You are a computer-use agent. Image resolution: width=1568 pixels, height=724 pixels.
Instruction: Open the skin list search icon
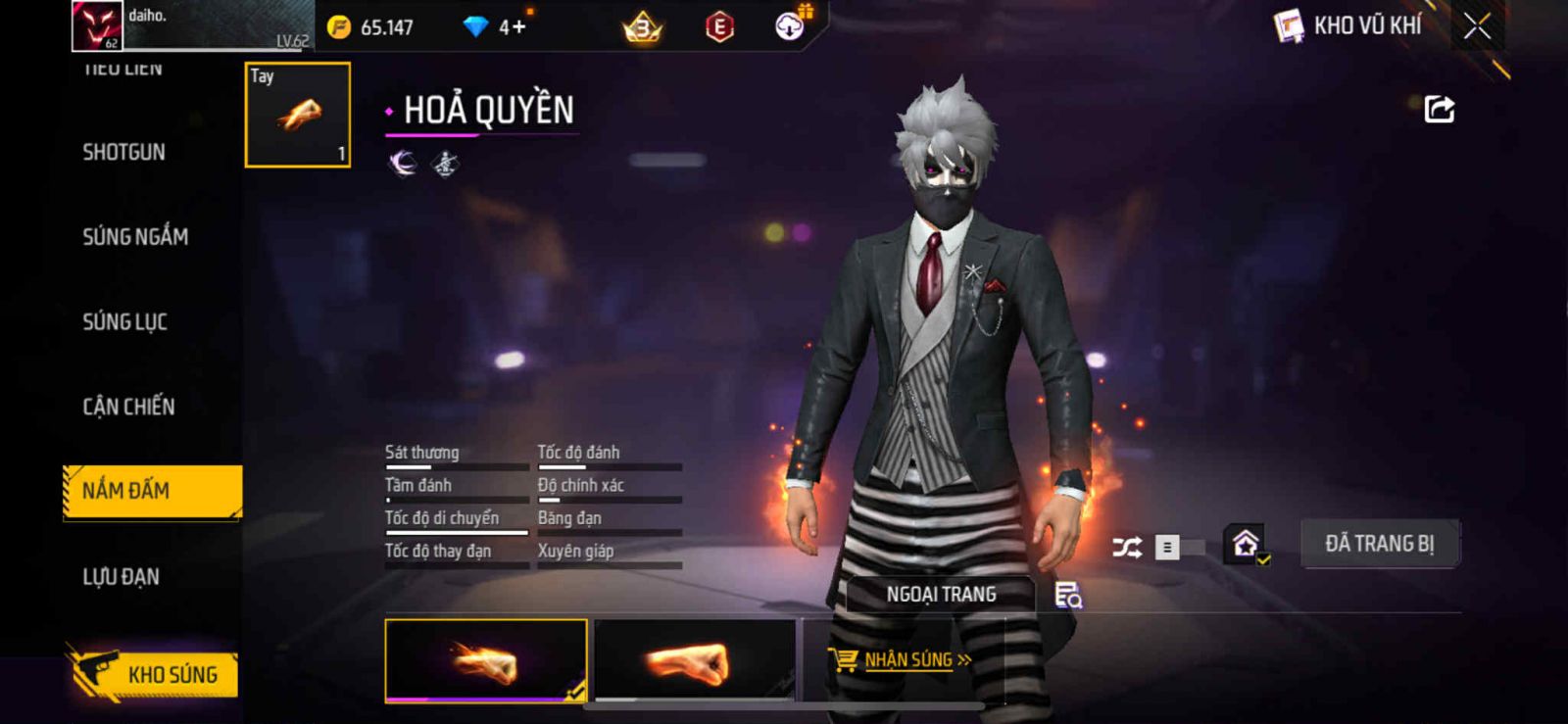tap(1067, 595)
